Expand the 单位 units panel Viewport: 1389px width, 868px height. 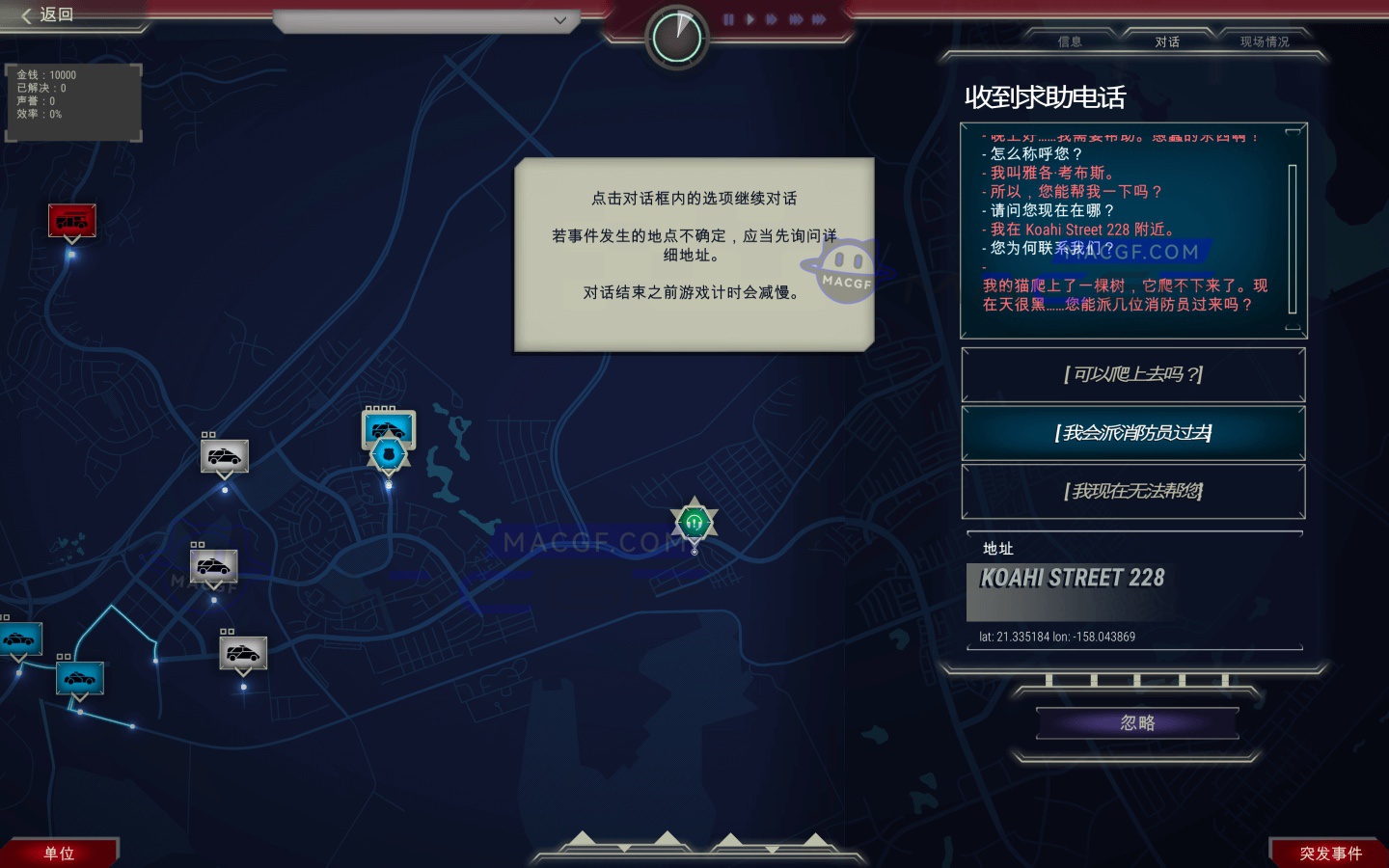(x=58, y=853)
